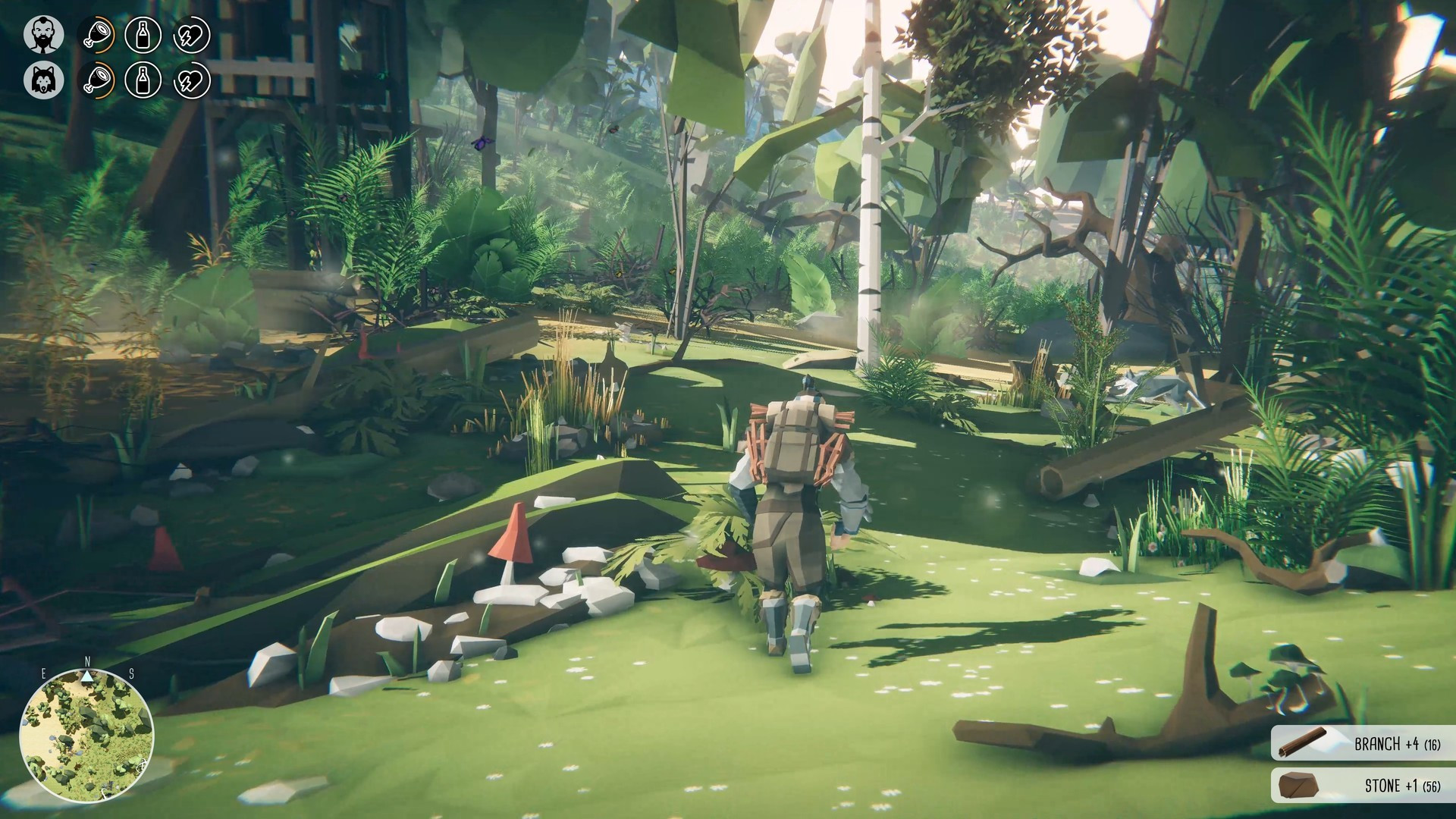Select the dog companion portrait
The height and width of the screenshot is (819, 1456).
click(x=43, y=80)
